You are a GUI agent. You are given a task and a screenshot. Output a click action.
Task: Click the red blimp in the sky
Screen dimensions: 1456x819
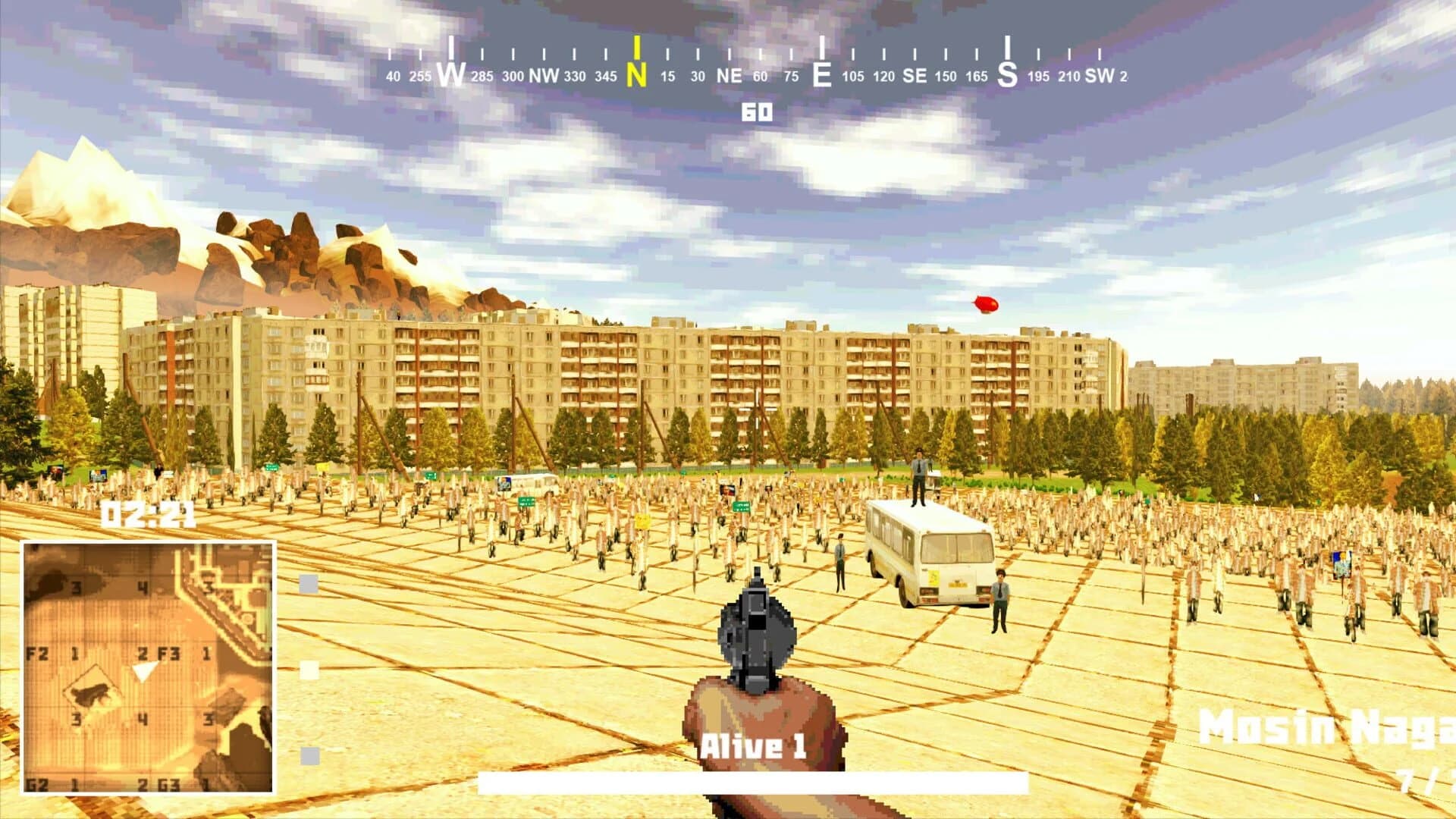(x=985, y=303)
